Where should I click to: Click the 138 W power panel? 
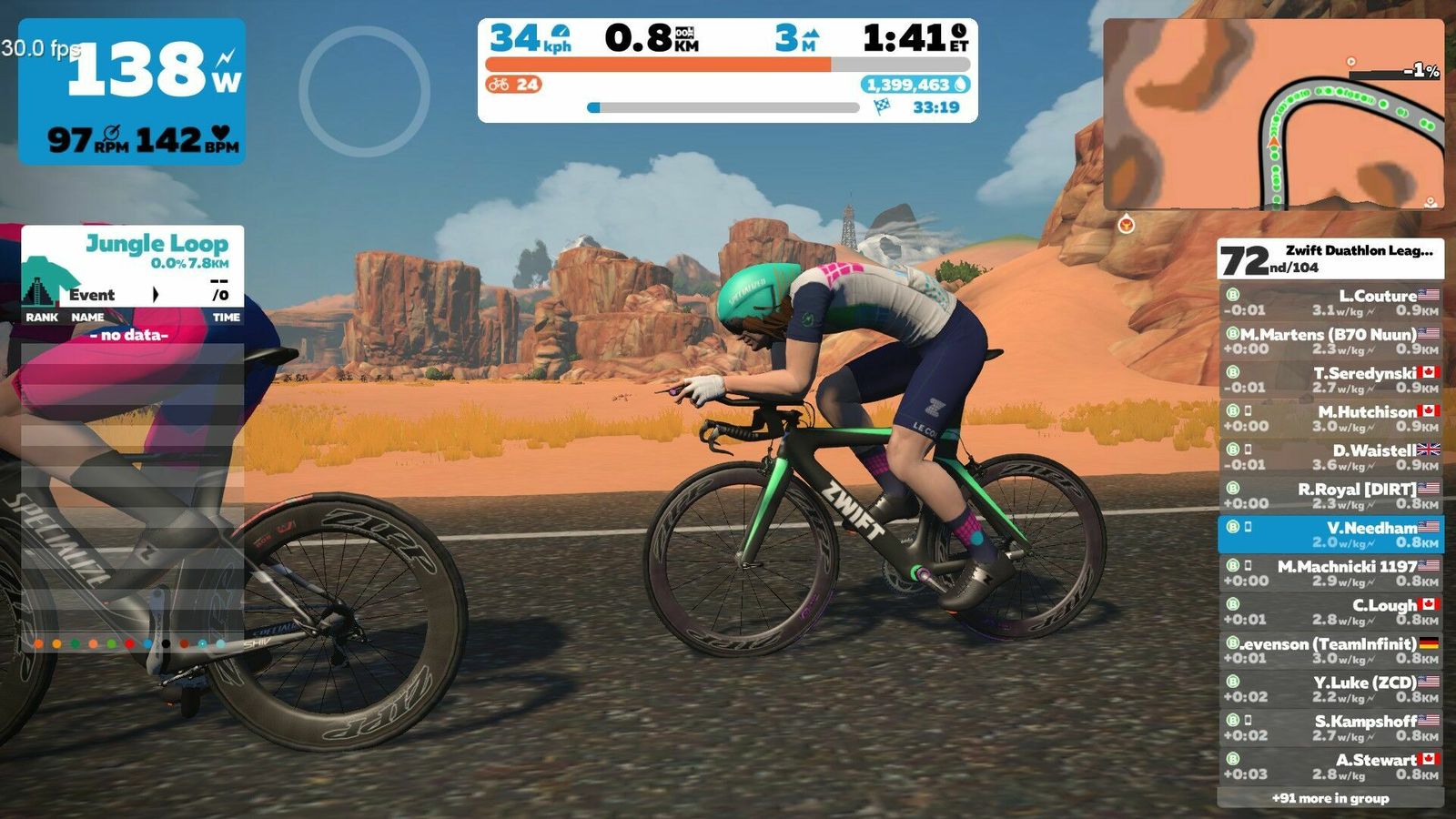tap(132, 91)
